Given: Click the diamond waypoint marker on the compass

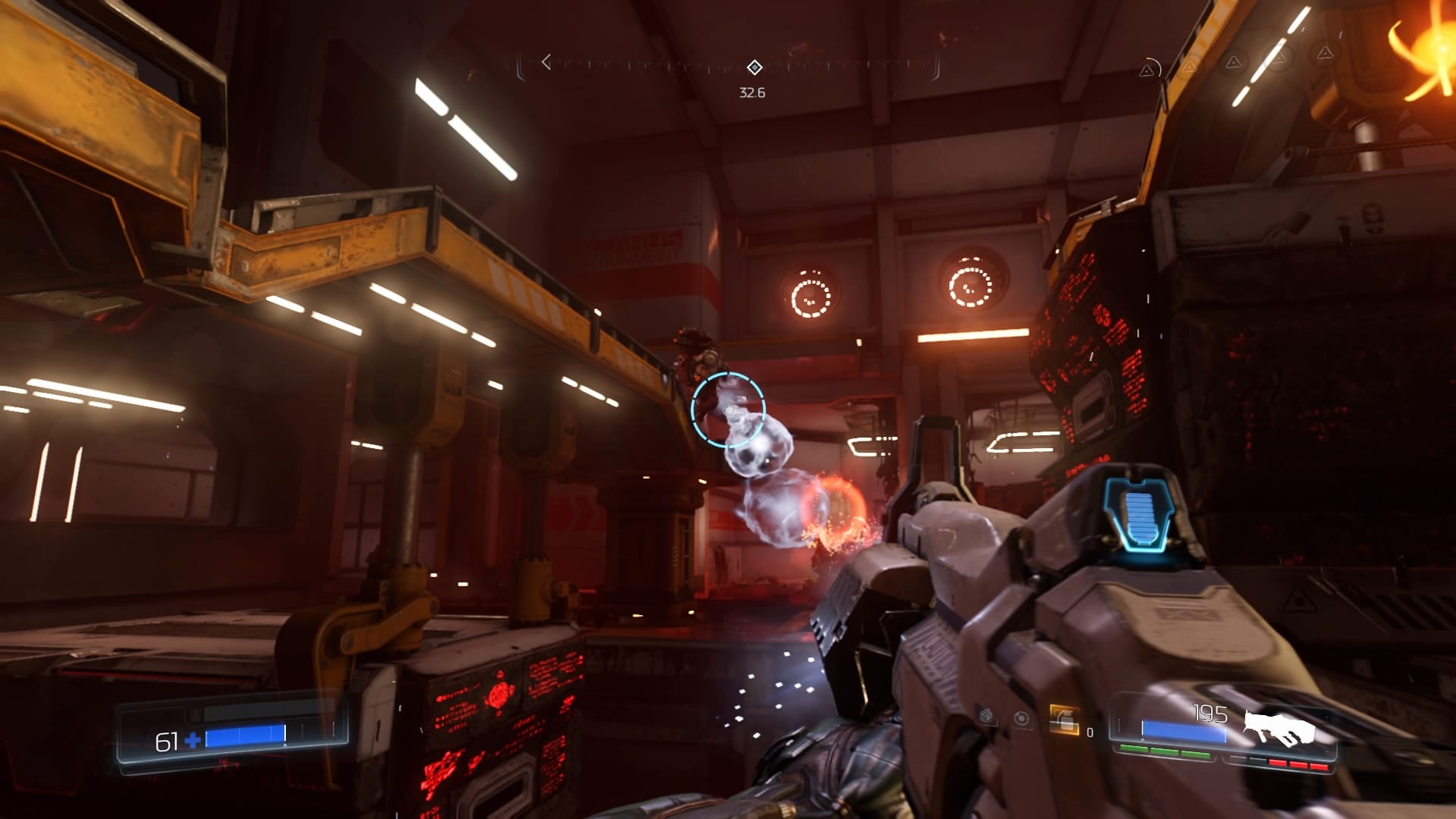Looking at the screenshot, I should point(753,67).
